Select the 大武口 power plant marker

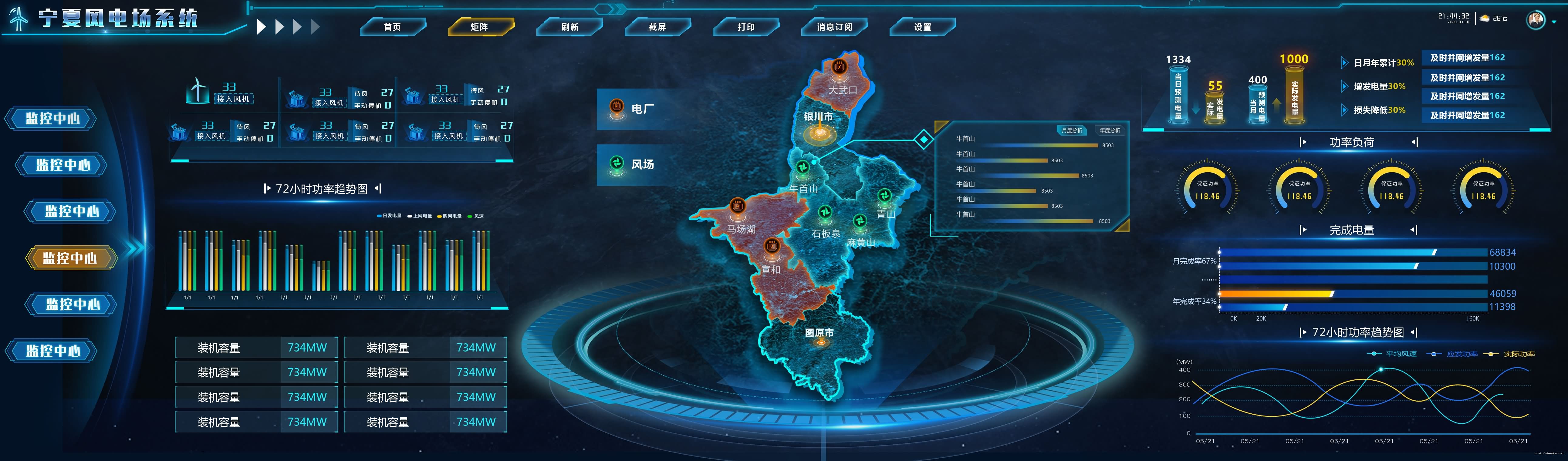pyautogui.click(x=840, y=66)
